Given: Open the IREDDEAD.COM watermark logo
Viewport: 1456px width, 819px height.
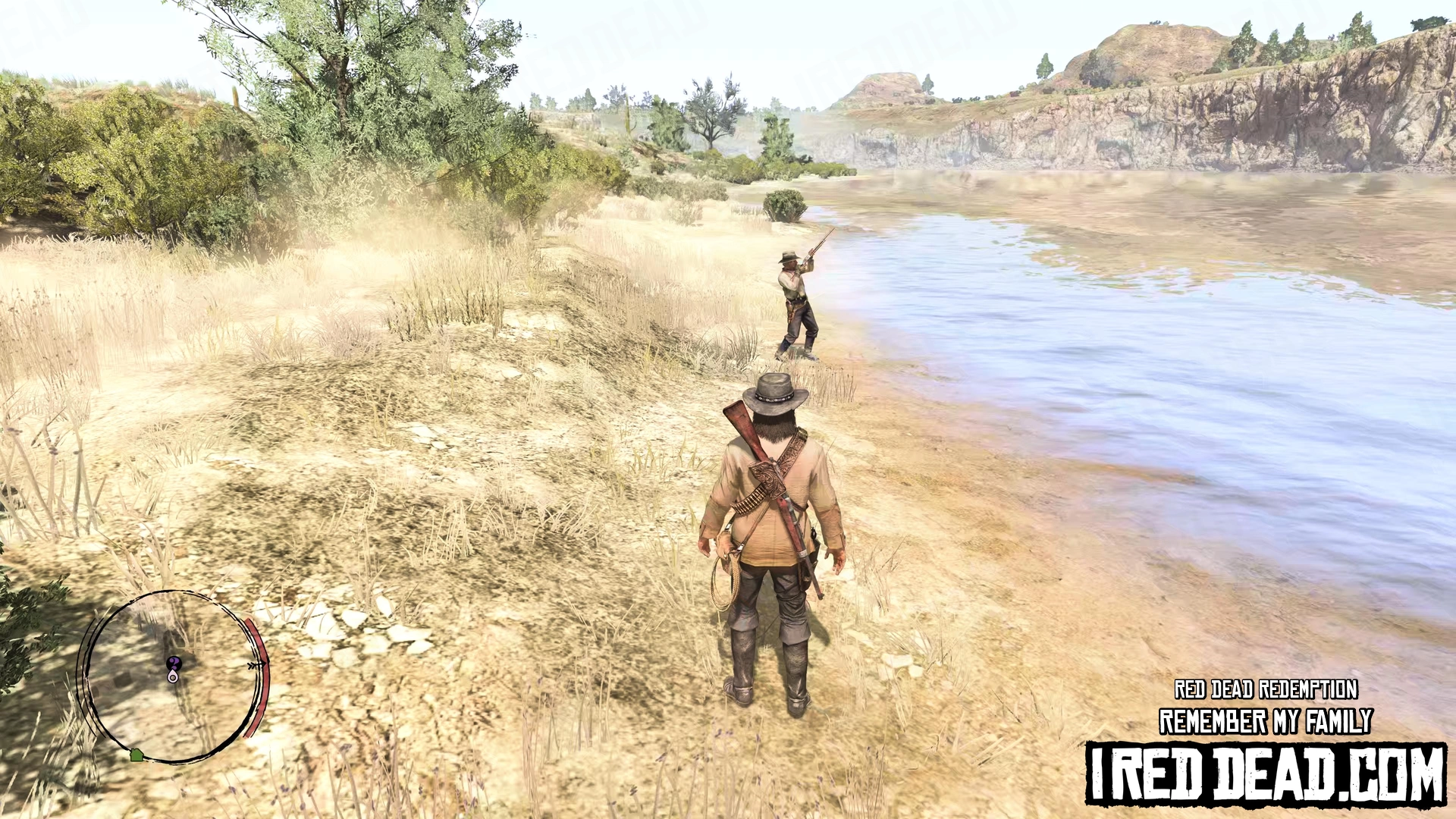Looking at the screenshot, I should pyautogui.click(x=1265, y=773).
